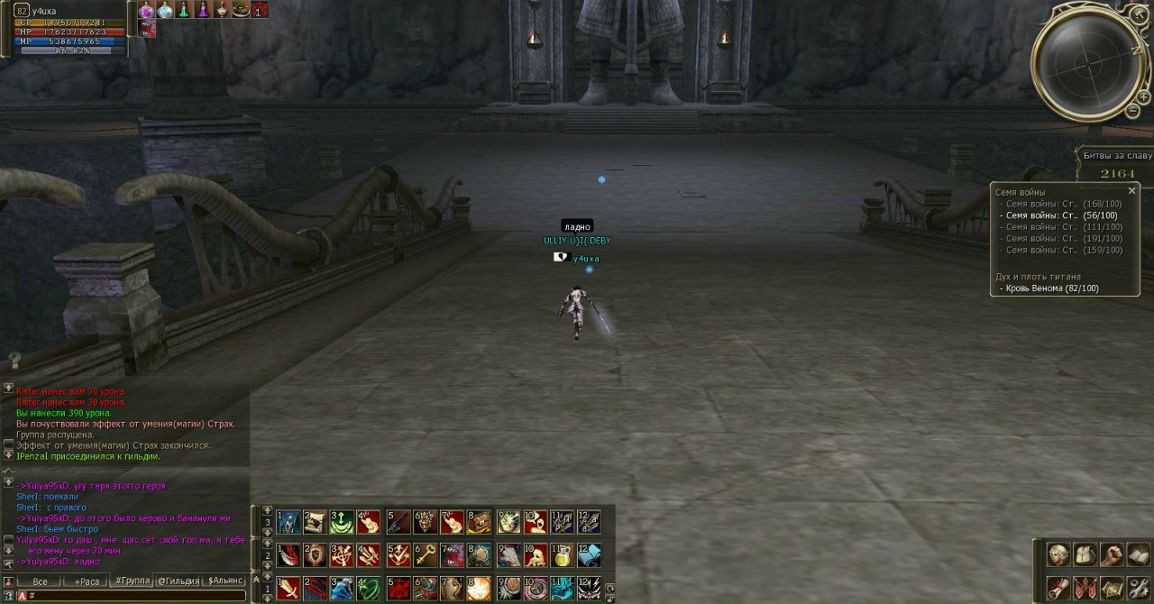Open the character portrait menu icon
Viewport: 1154px width, 604px height.
[x=1058, y=555]
